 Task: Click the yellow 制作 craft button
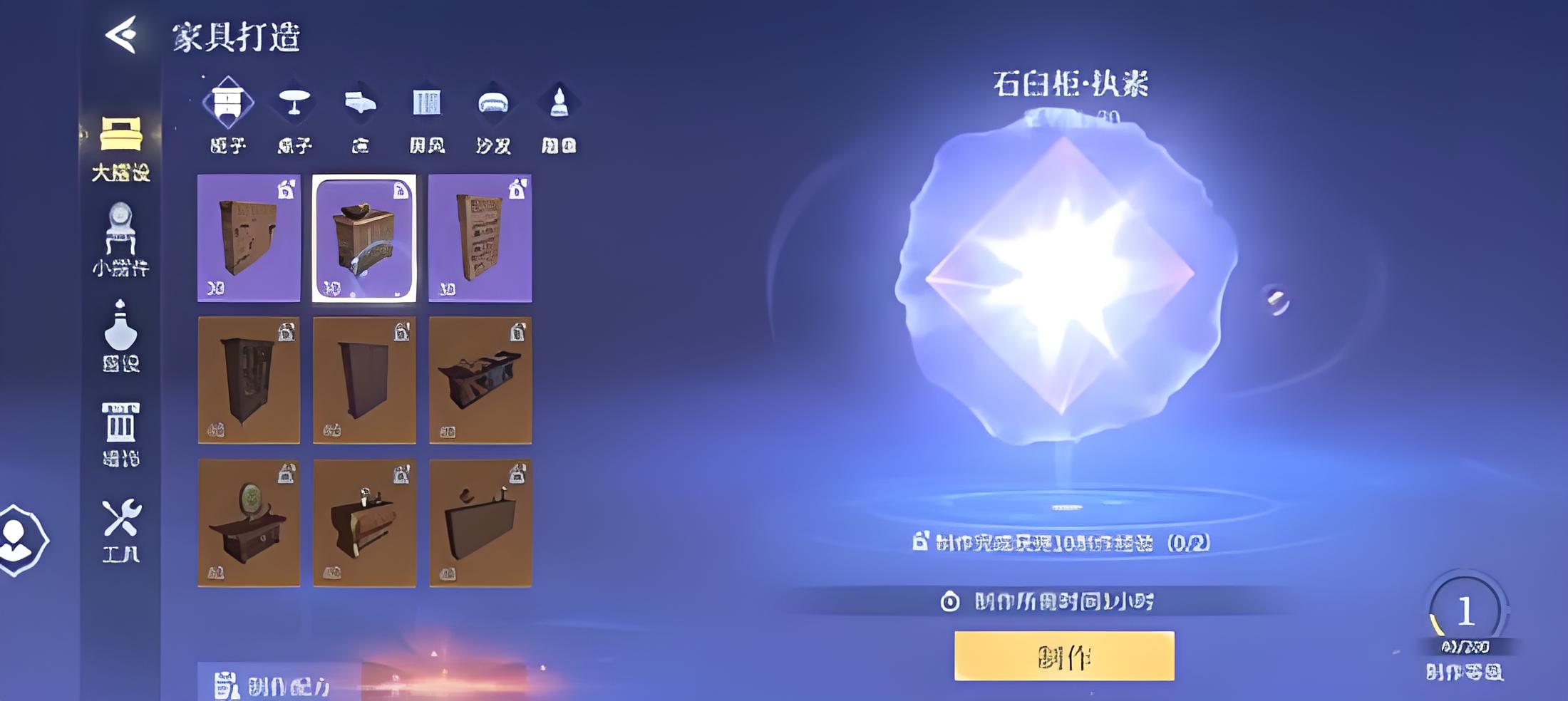(1064, 656)
